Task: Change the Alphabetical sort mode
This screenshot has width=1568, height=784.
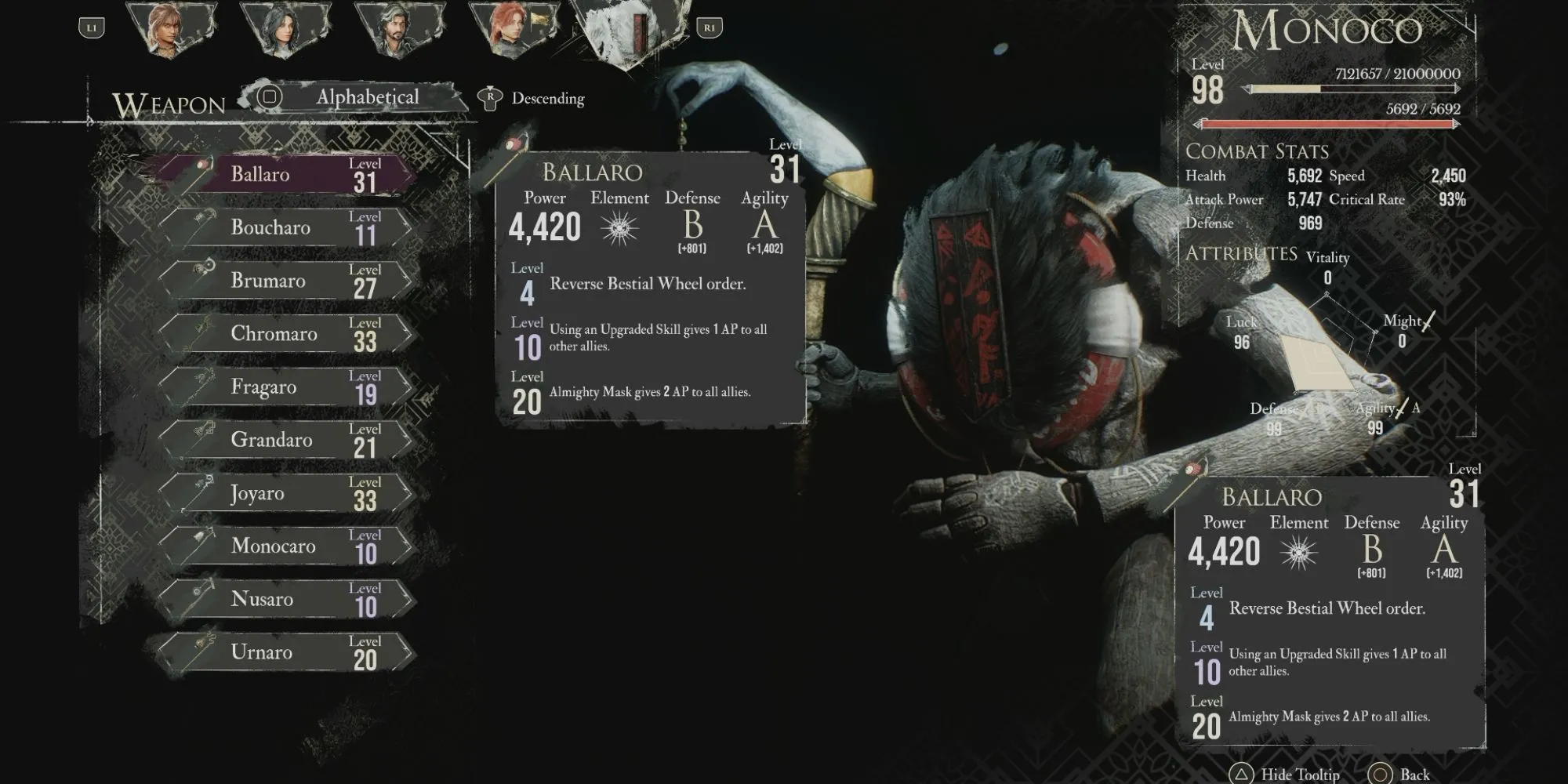Action: pyautogui.click(x=367, y=97)
